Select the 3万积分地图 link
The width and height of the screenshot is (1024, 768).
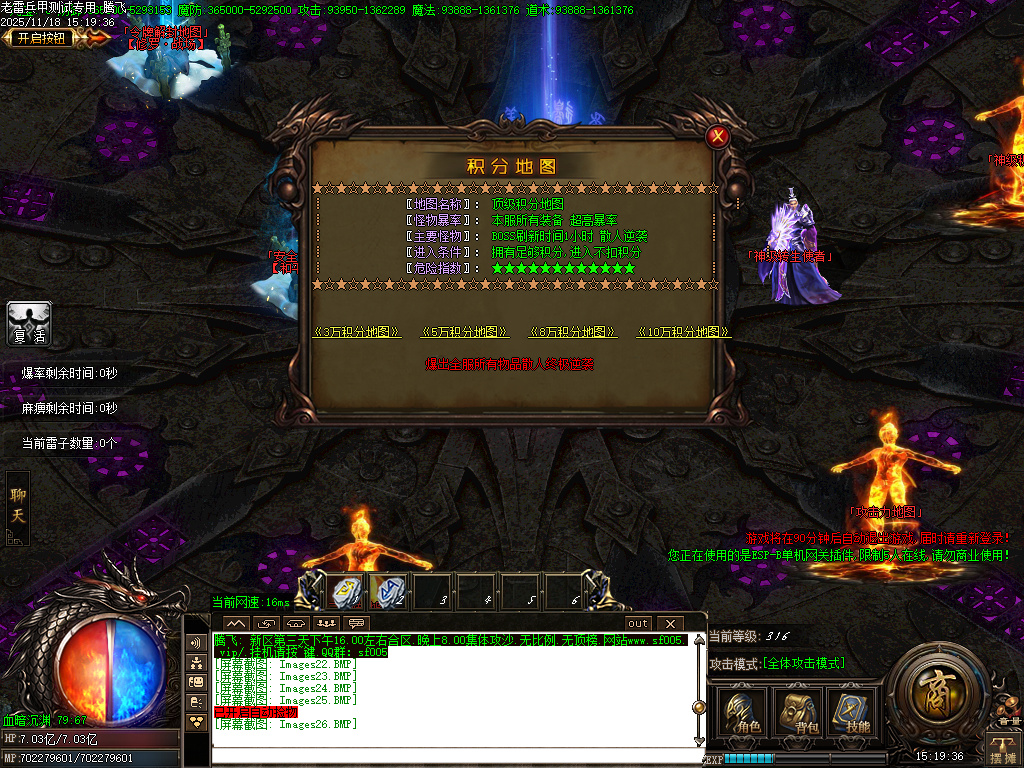357,332
